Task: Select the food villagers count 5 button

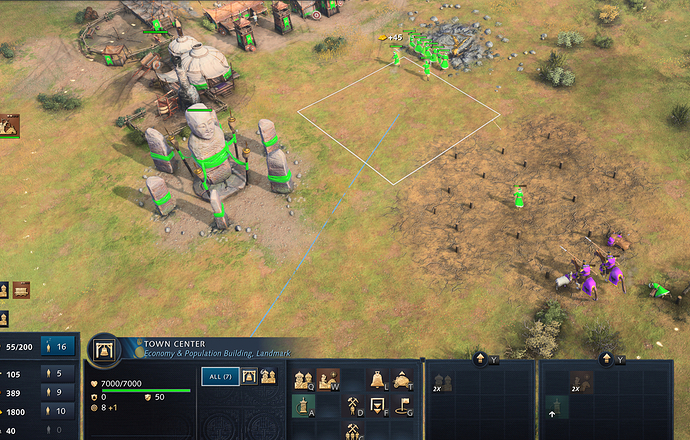Action: pos(58,374)
